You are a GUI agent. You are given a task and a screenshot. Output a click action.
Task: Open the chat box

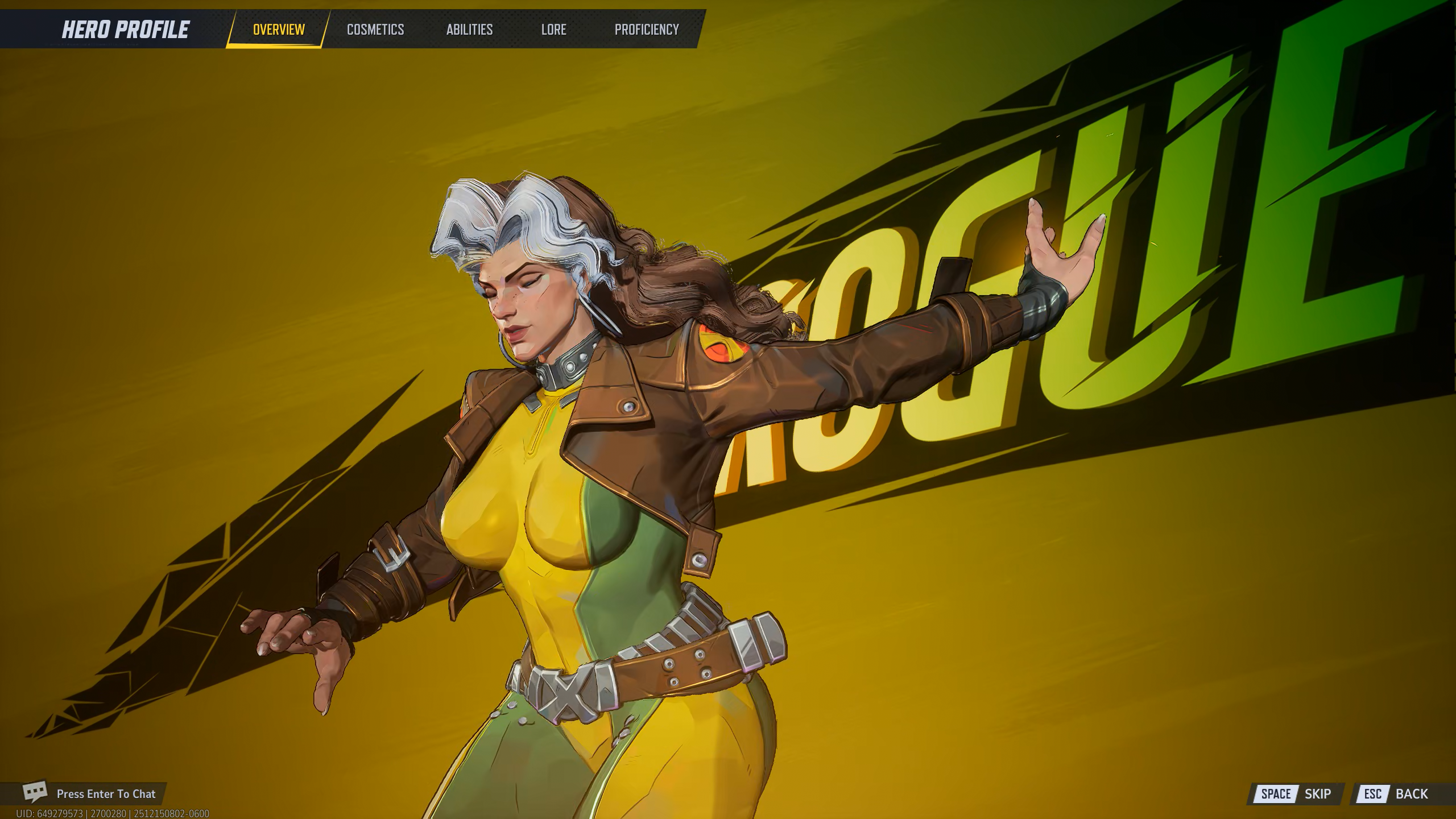click(91, 793)
